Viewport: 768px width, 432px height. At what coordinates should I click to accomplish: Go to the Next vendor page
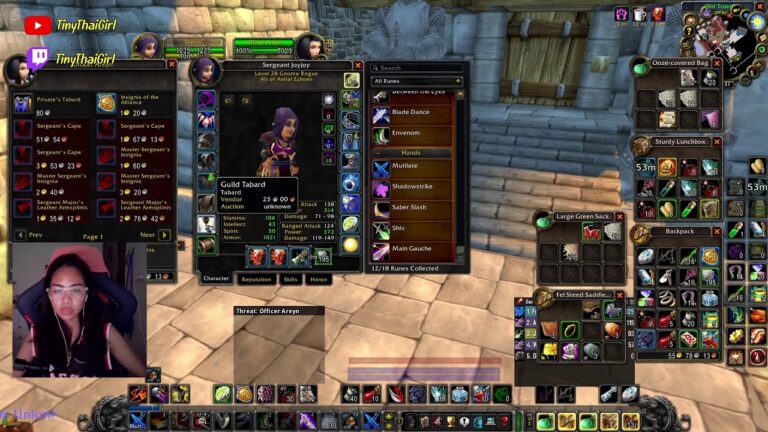pyautogui.click(x=164, y=235)
